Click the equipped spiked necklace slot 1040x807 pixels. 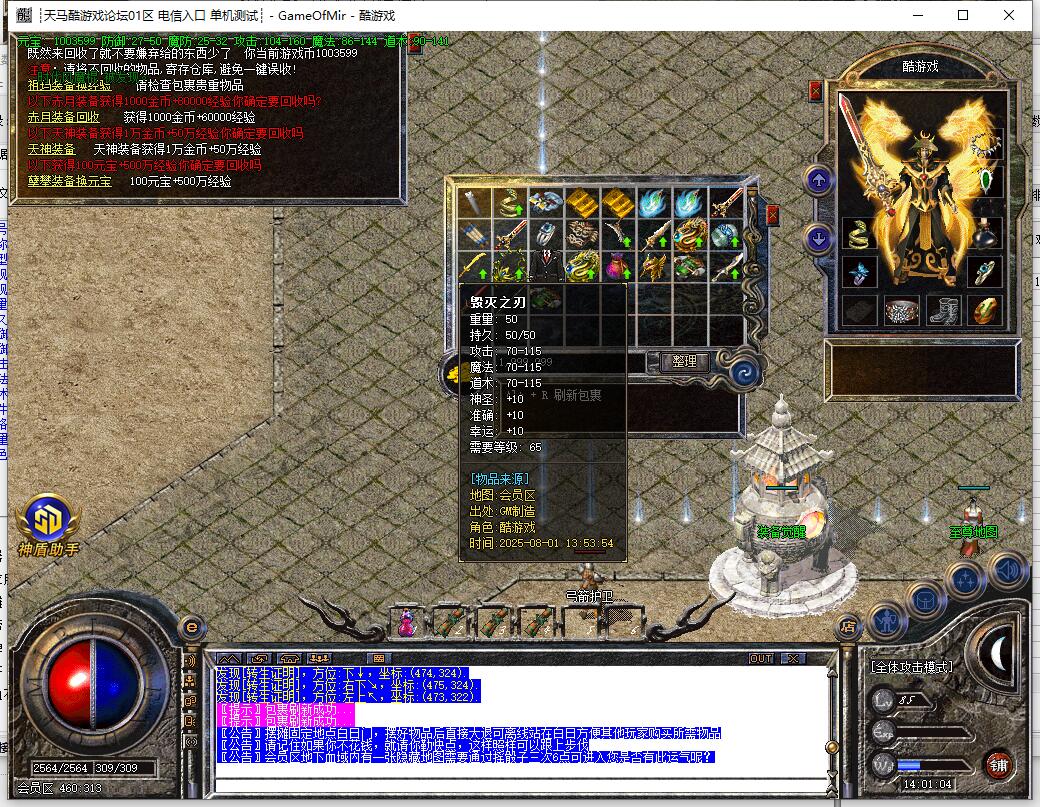pyautogui.click(x=987, y=143)
